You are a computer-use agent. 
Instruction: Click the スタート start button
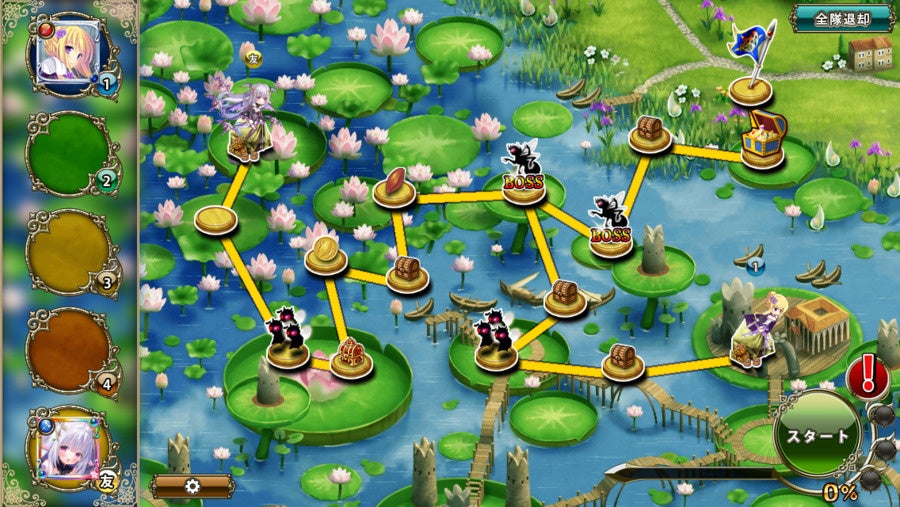[x=819, y=437]
